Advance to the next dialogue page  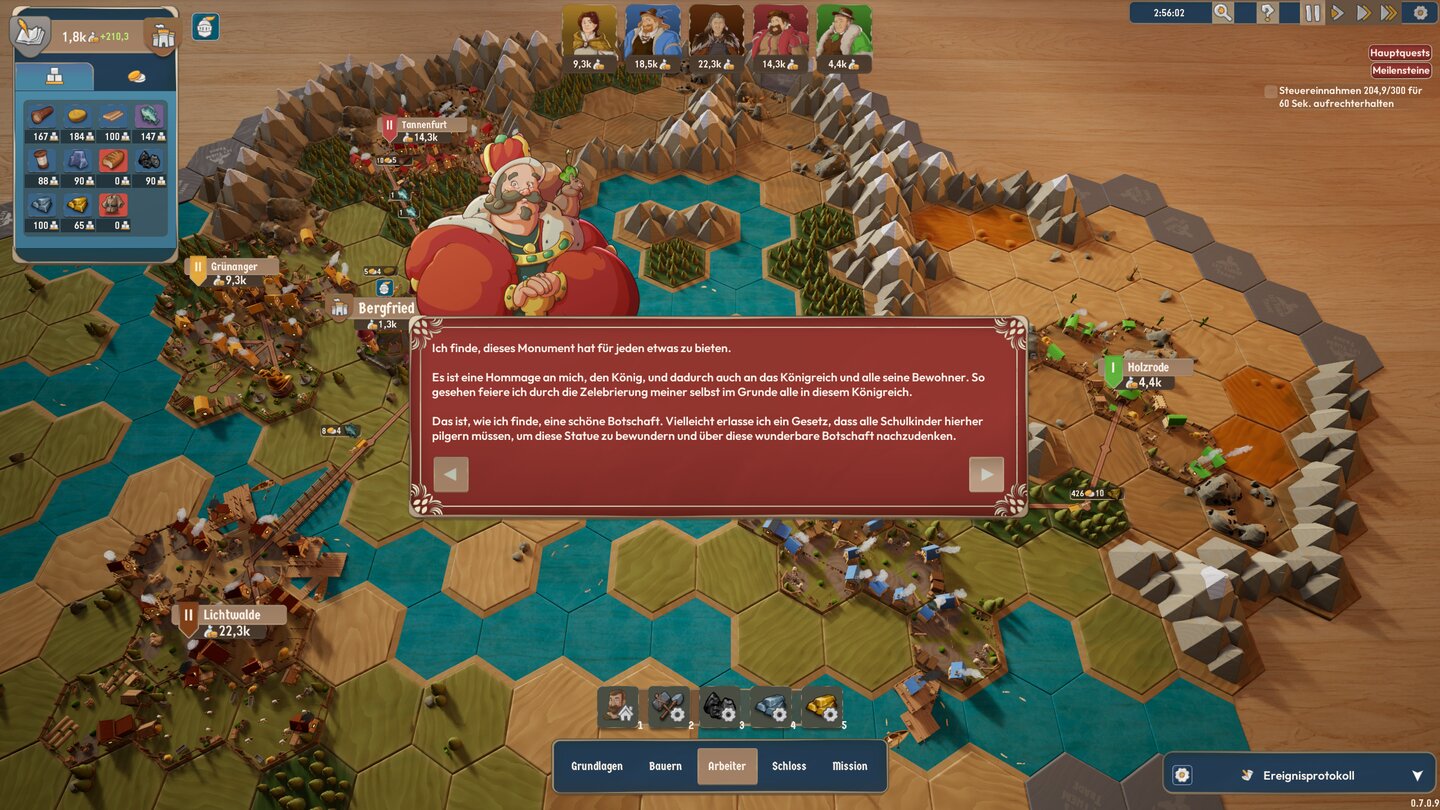(986, 475)
